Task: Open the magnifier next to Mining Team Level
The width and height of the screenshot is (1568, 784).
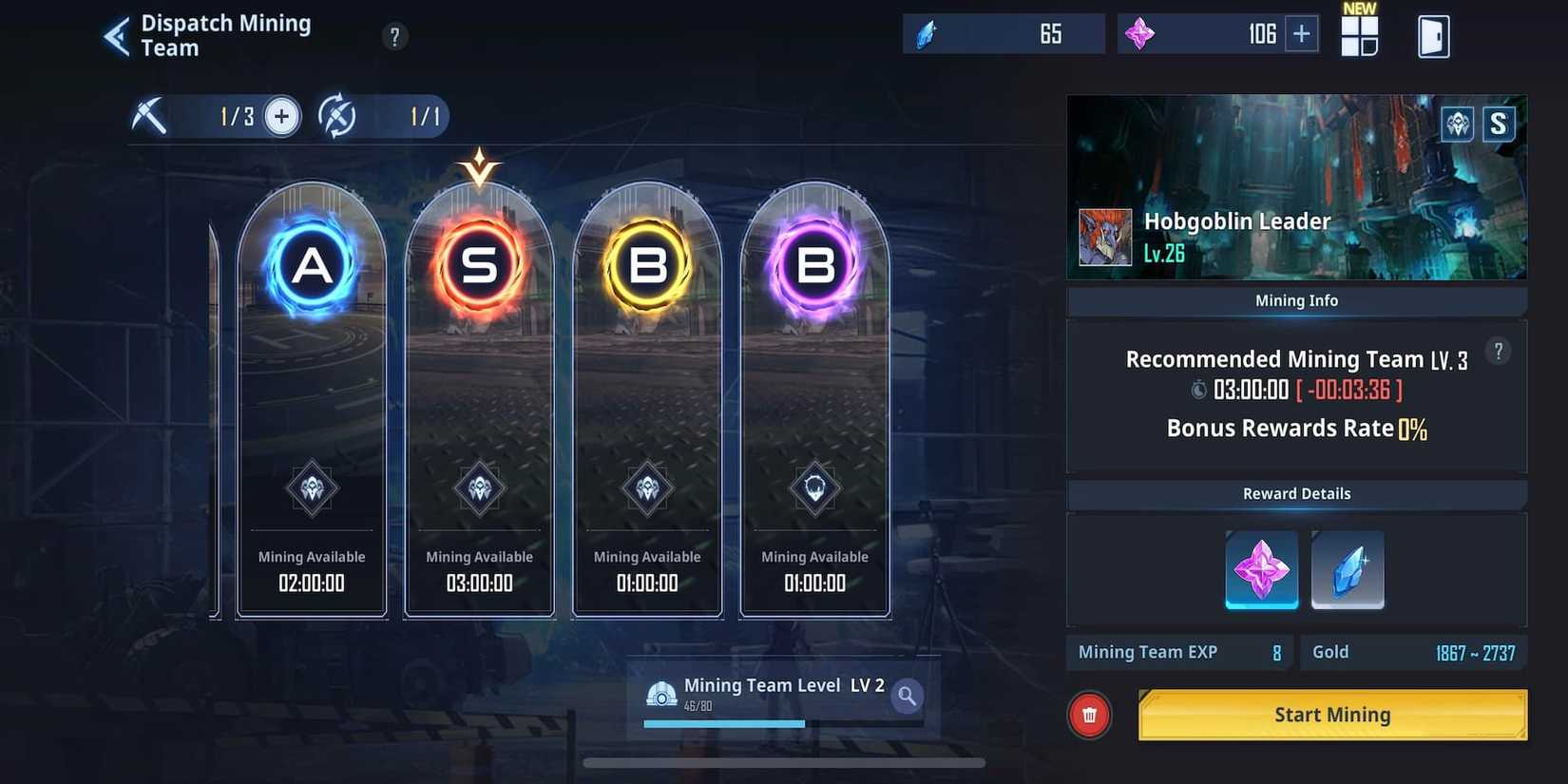Action: coord(906,697)
